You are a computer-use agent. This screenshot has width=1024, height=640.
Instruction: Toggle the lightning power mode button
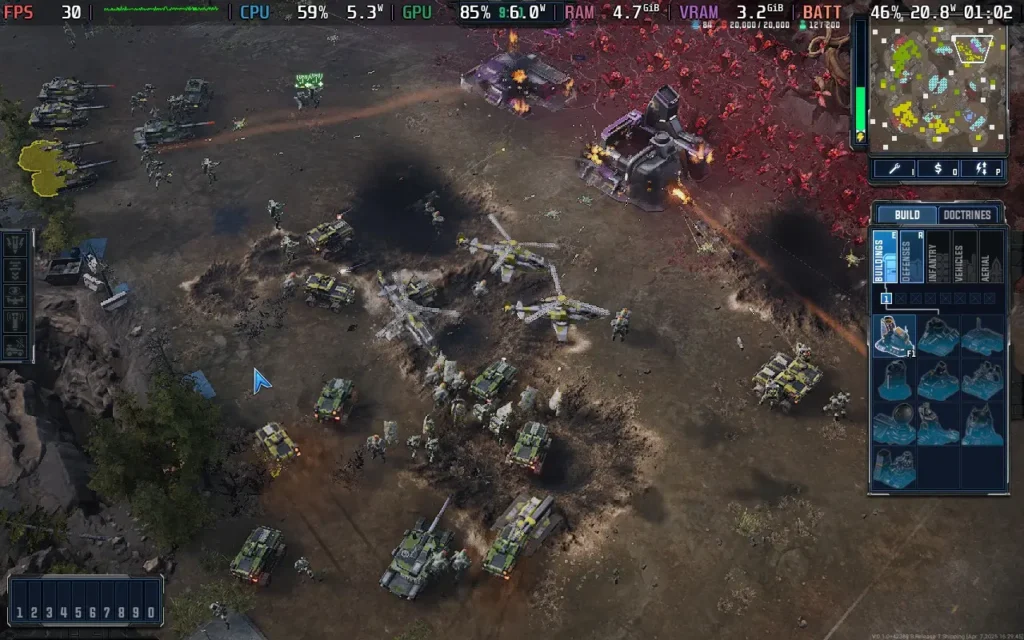tap(982, 168)
